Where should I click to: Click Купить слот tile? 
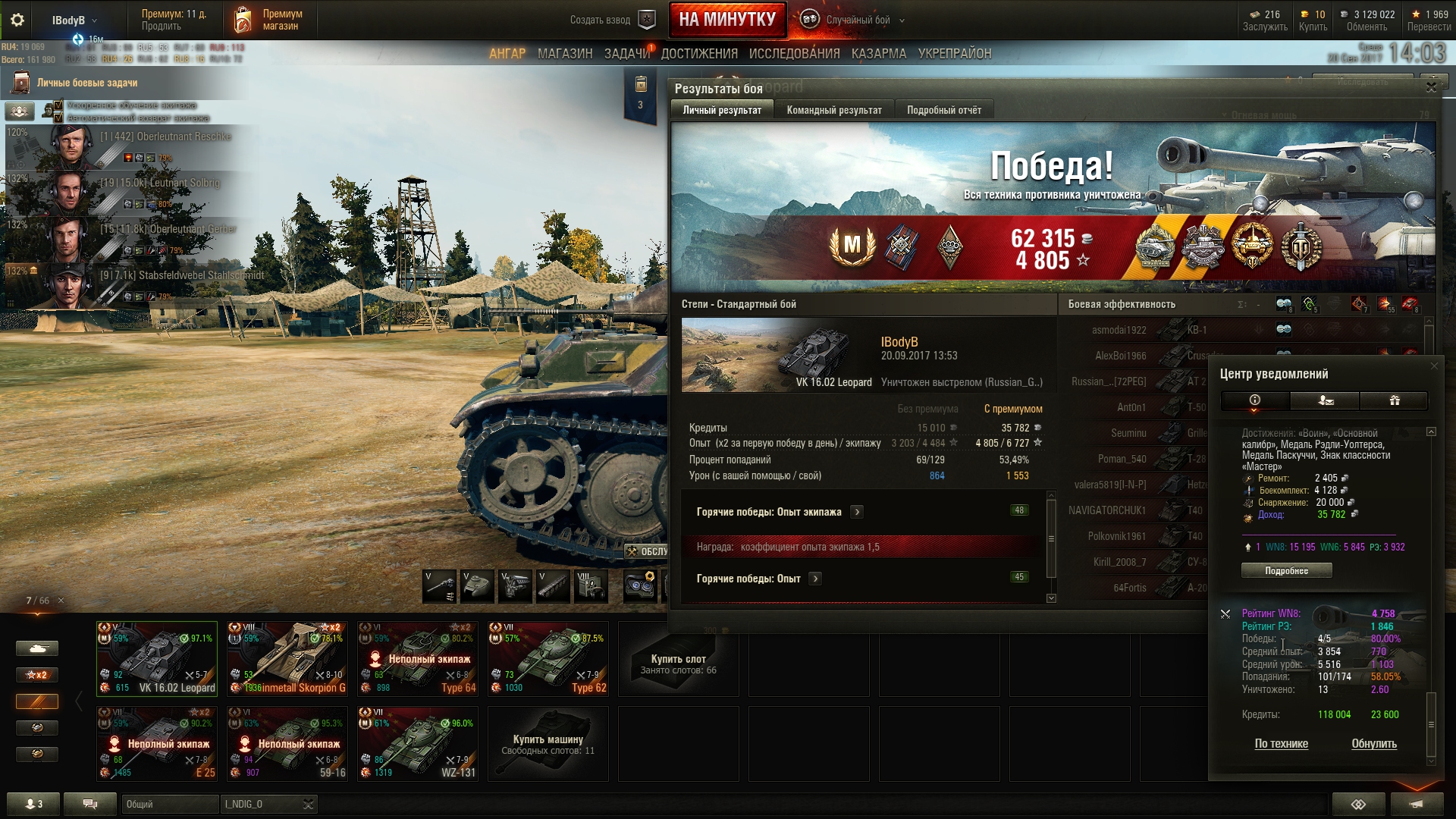(x=678, y=658)
